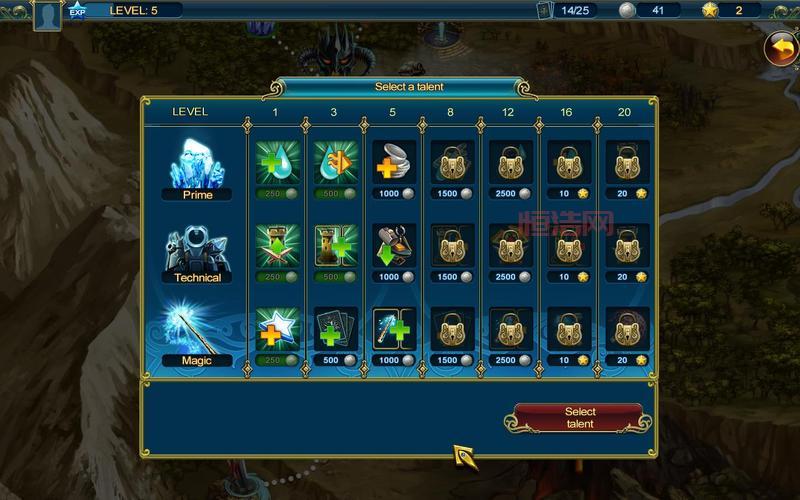Image resolution: width=800 pixels, height=500 pixels.
Task: Pick the hammer with green down-arrow talent
Action: [392, 246]
